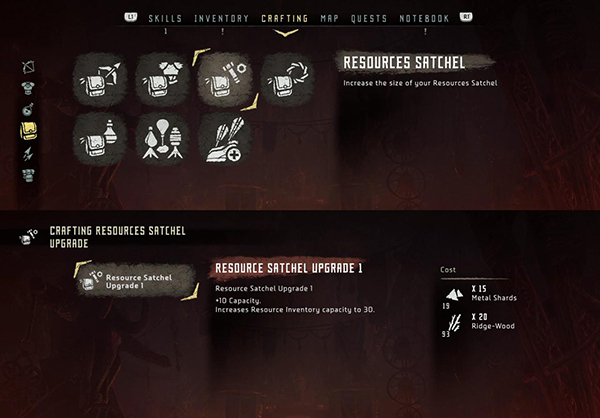Choose the bow category in sidebar
Screen dimensions: 600x418
pyautogui.click(x=28, y=67)
